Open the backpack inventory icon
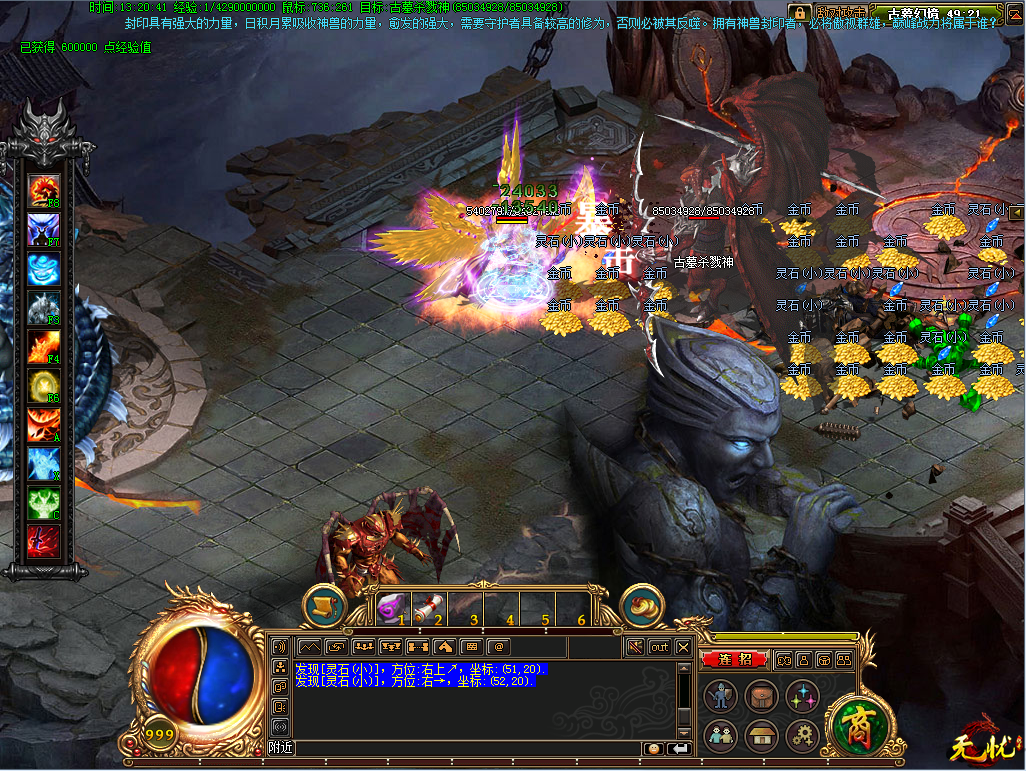1026x771 pixels. 762,696
